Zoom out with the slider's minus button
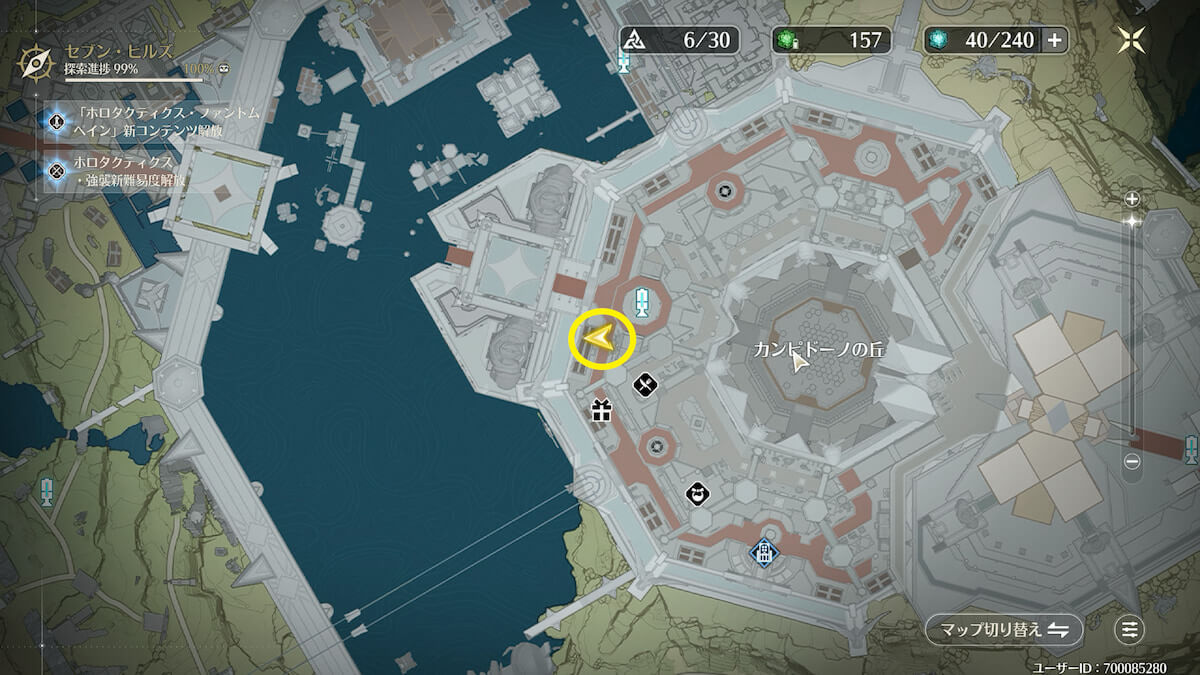Image resolution: width=1200 pixels, height=675 pixels. (1132, 462)
